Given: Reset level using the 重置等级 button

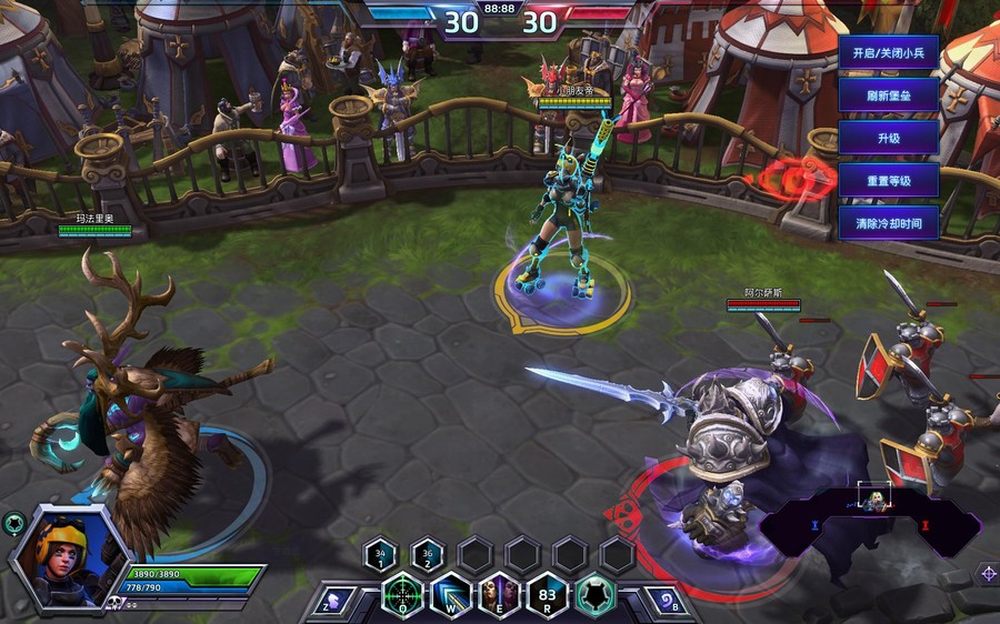Looking at the screenshot, I should (x=888, y=181).
